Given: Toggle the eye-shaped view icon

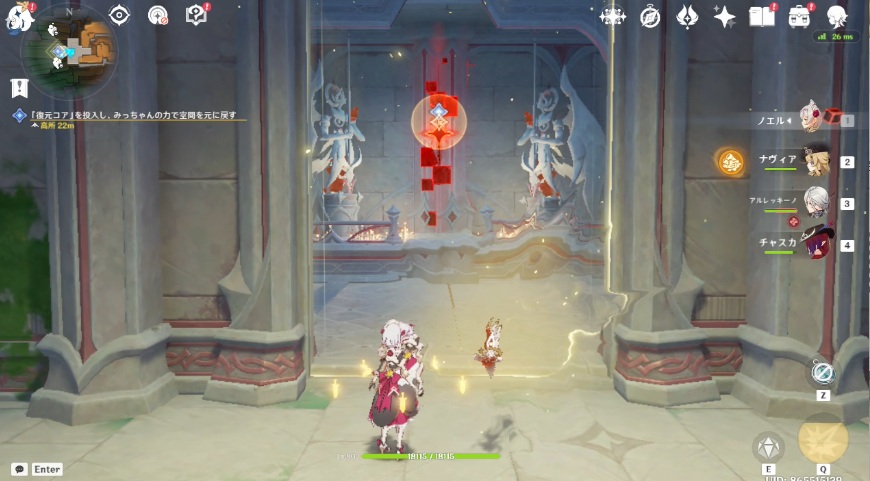Looking at the screenshot, I should click(x=120, y=15).
